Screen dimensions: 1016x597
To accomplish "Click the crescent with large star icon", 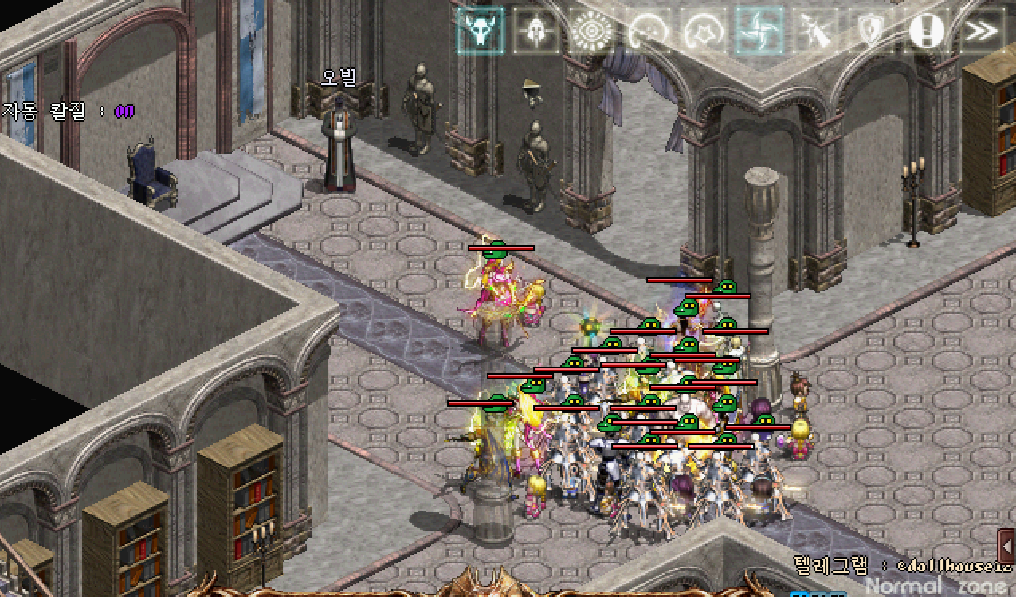I will (x=704, y=31).
